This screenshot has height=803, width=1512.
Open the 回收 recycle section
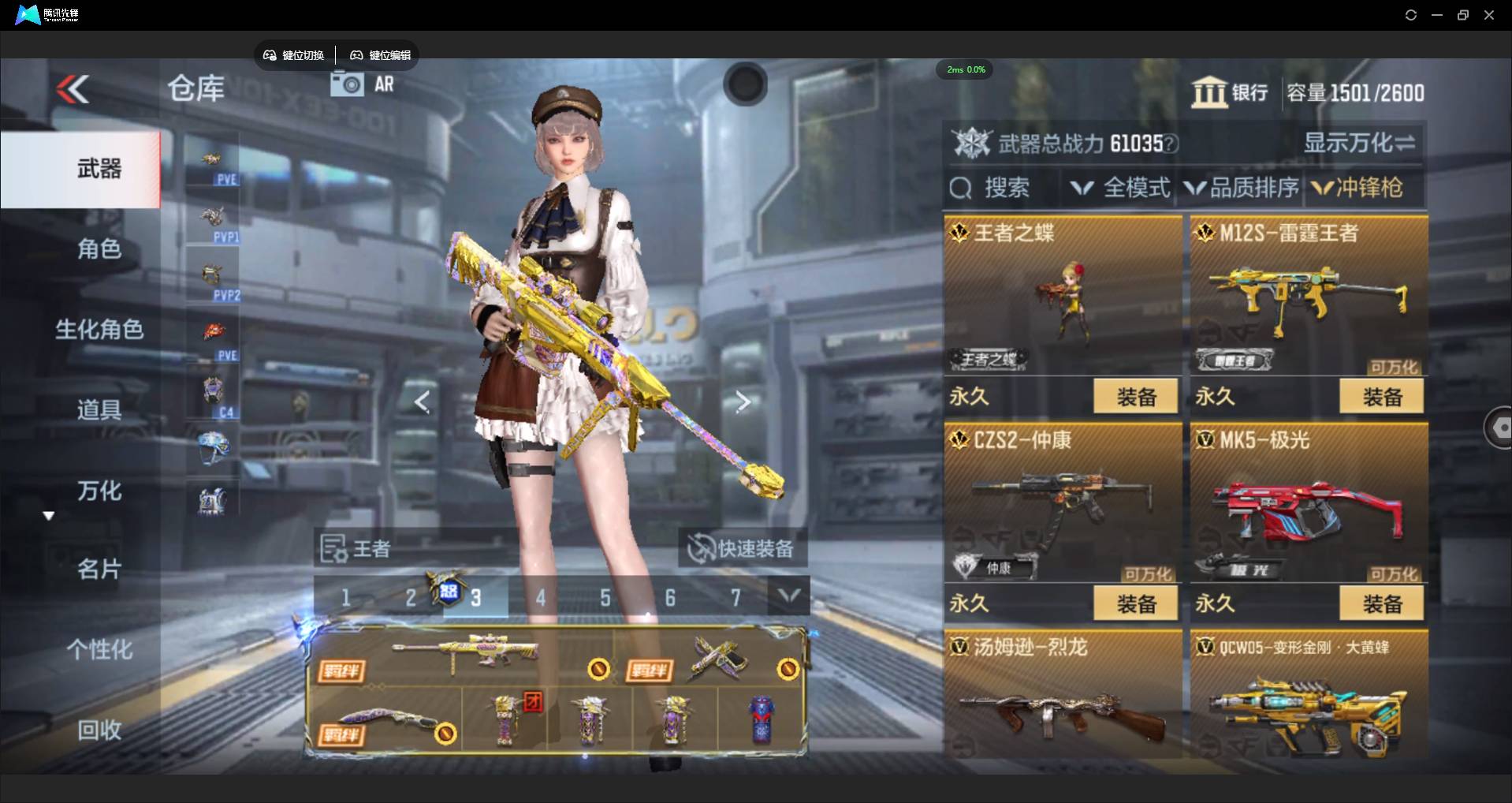(99, 730)
